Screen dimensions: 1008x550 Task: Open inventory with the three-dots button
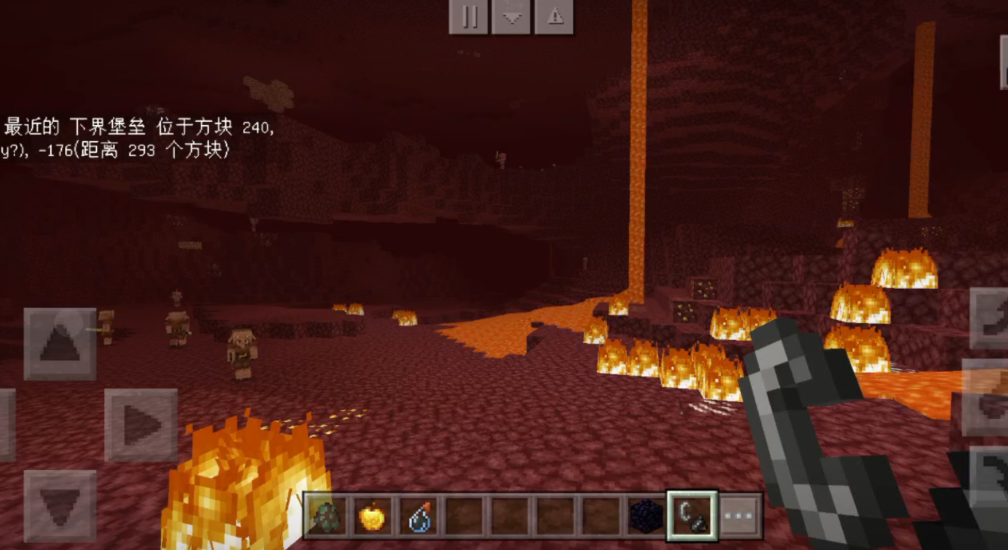[x=740, y=516]
